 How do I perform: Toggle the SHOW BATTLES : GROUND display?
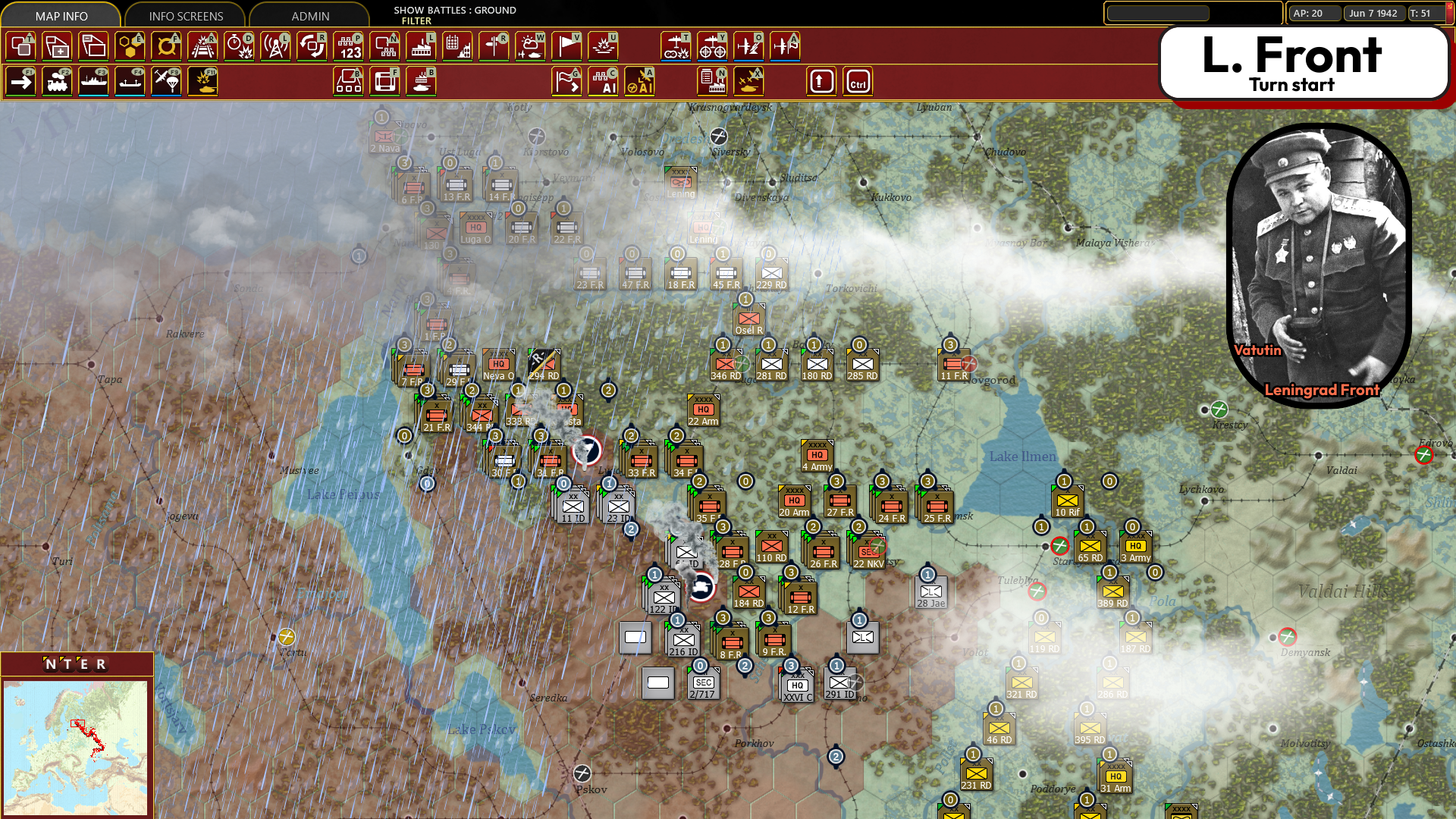tap(453, 11)
